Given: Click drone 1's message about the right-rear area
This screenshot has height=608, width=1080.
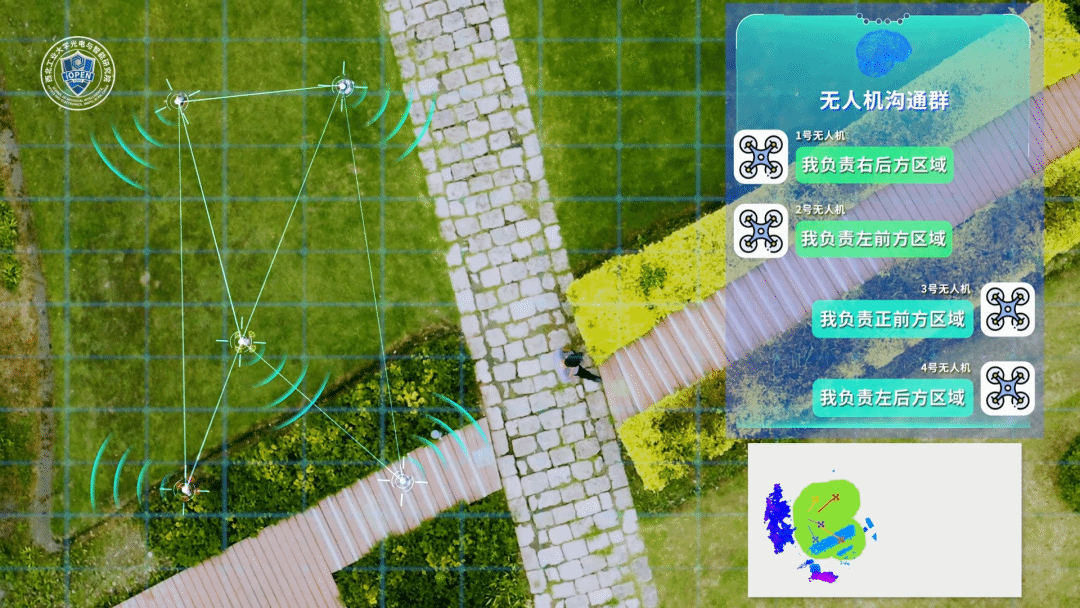Looking at the screenshot, I should [874, 165].
